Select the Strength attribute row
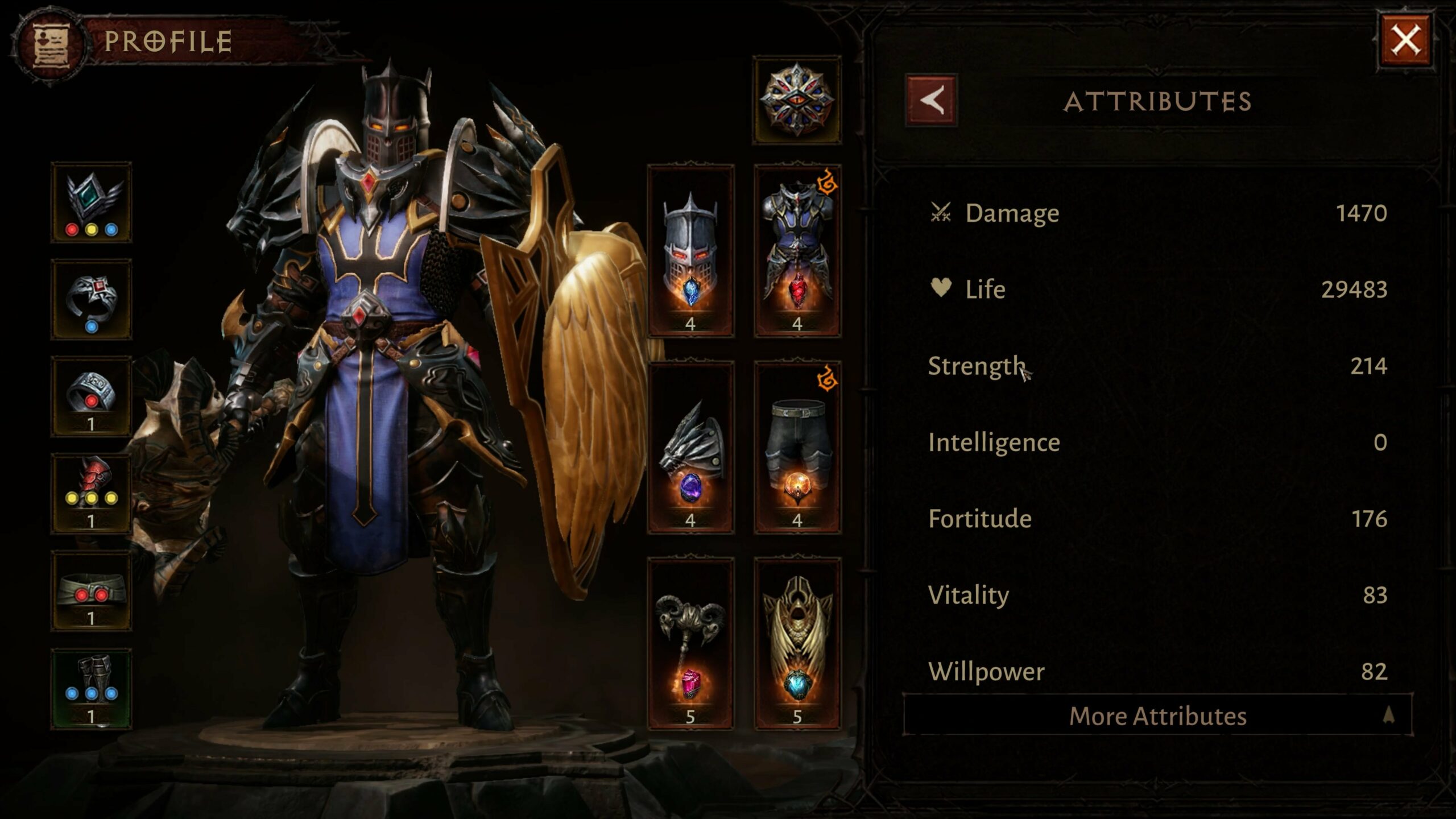The width and height of the screenshot is (1456, 819). (x=1157, y=366)
